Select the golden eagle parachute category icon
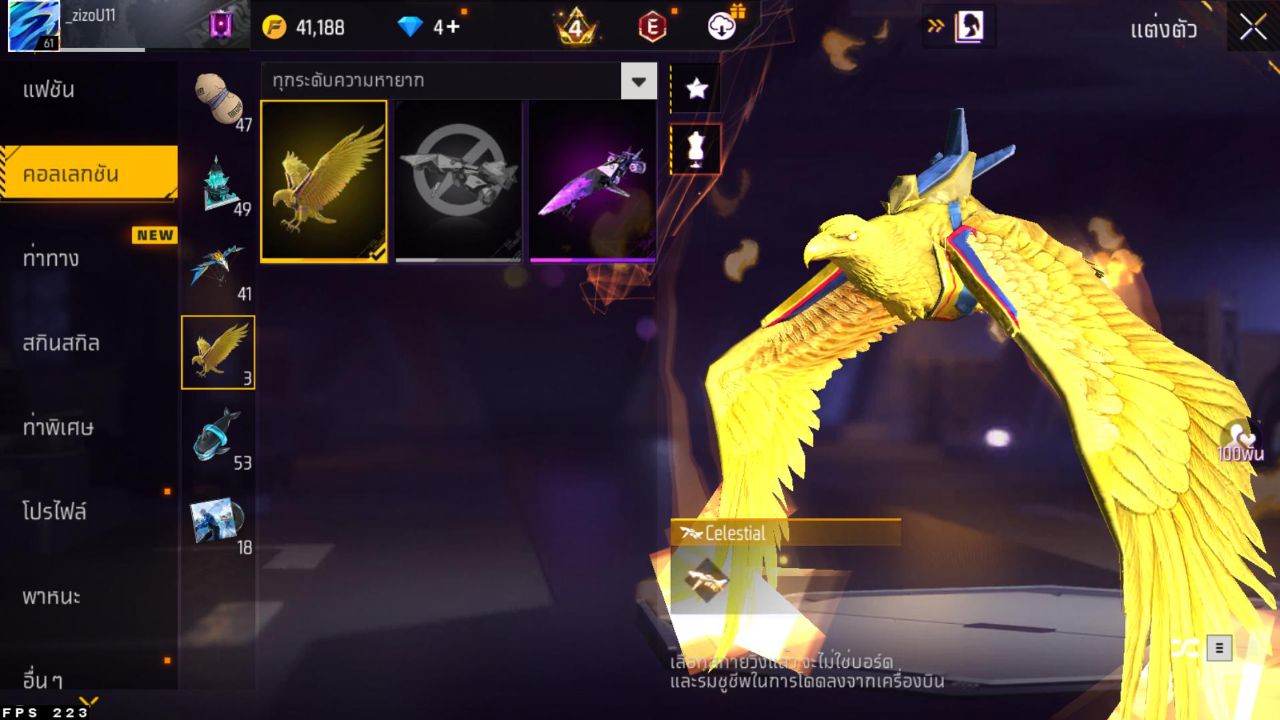Viewport: 1280px width, 720px height. coord(218,352)
